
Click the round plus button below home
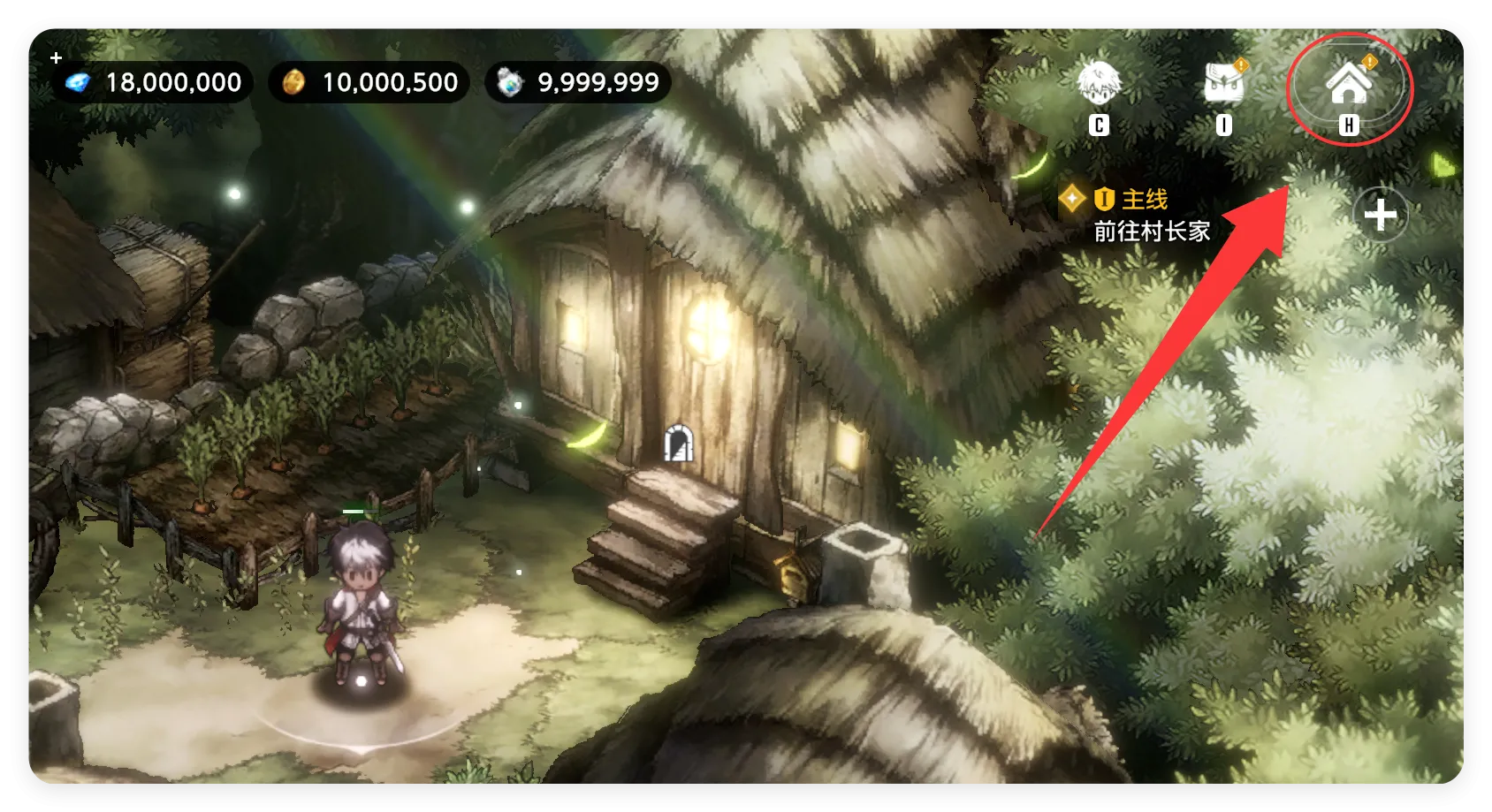[1381, 215]
